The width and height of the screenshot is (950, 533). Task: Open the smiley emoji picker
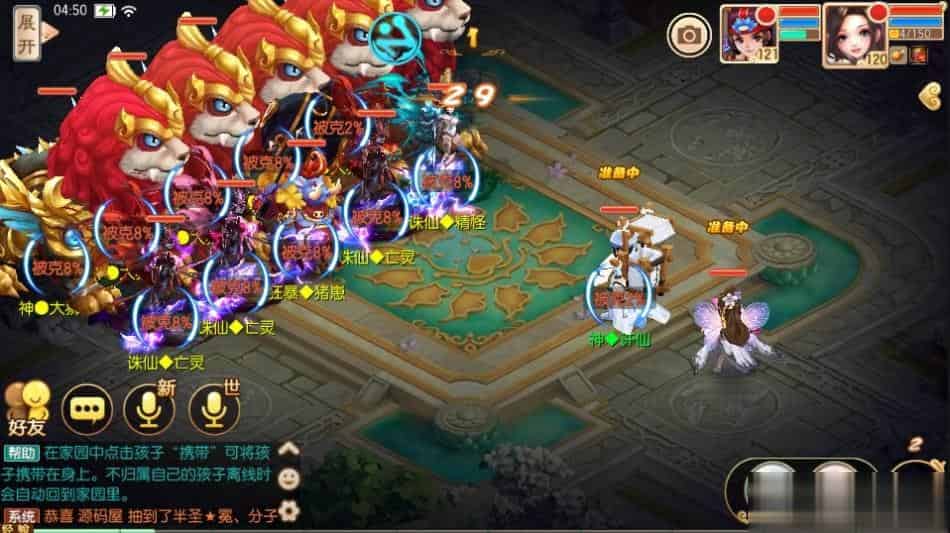[288, 479]
